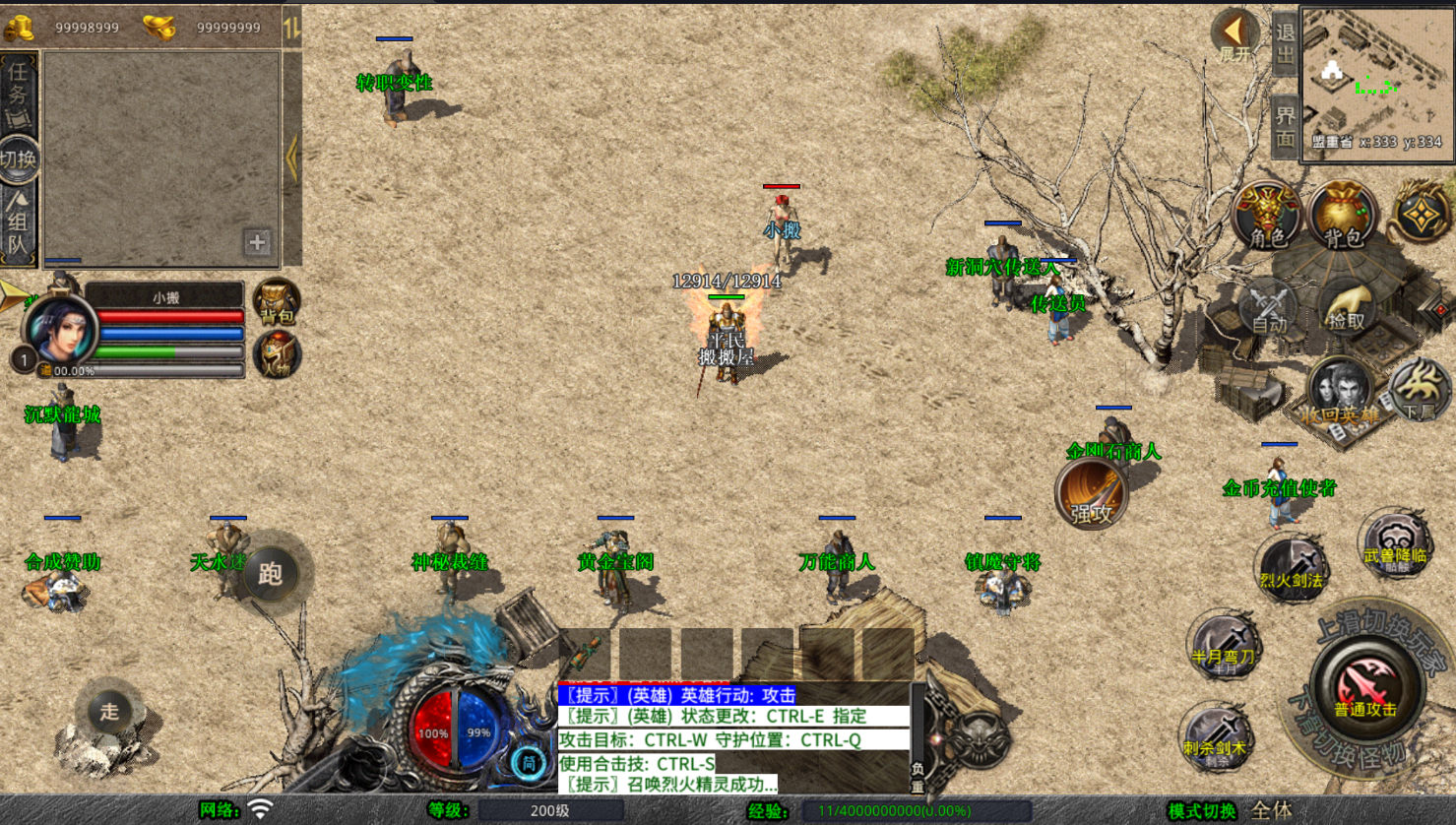The image size is (1456, 825).
Task: Click the 退出 exit button
Action: tap(1285, 43)
